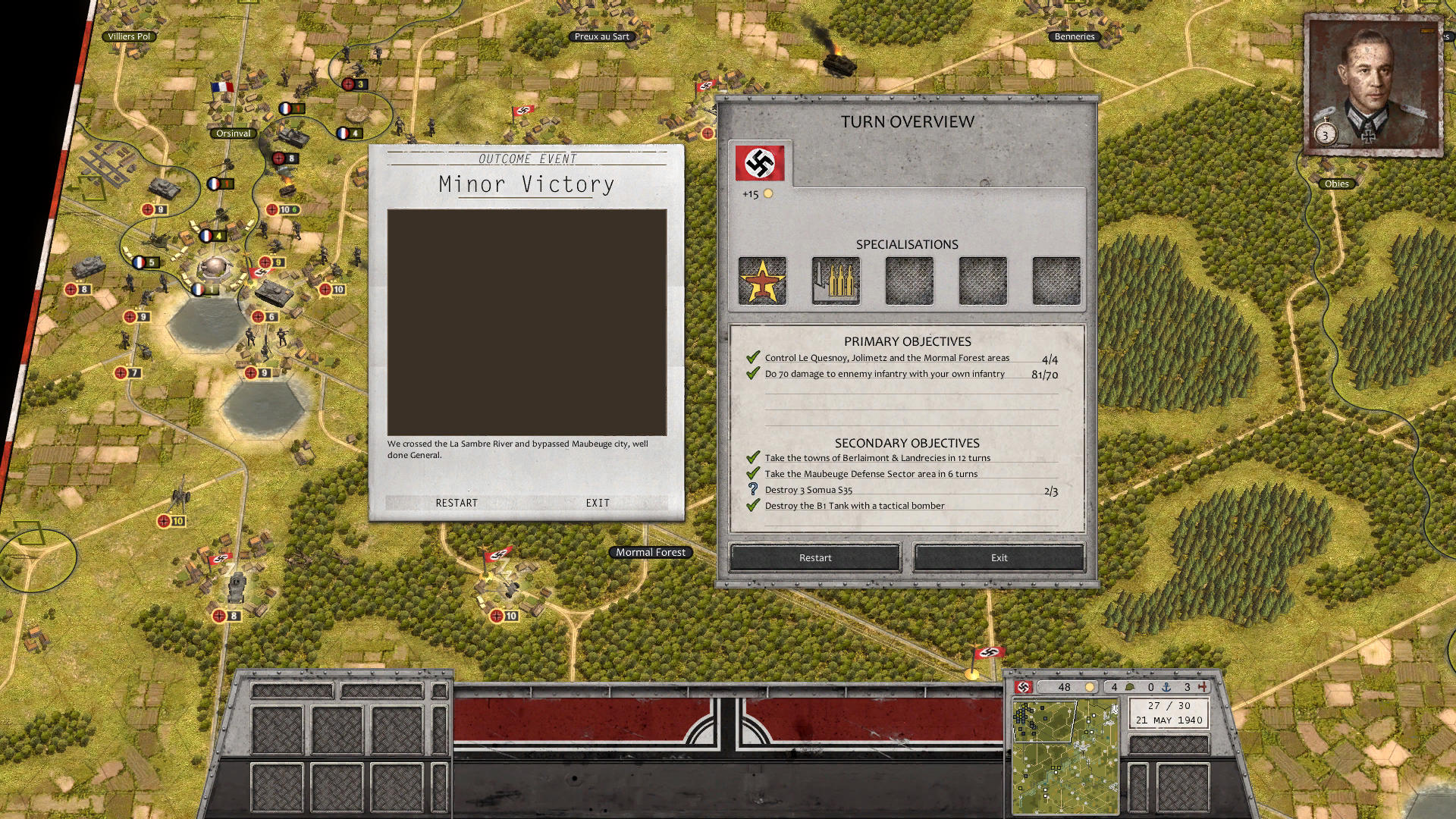Exit from the Turn Overview panel
Viewport: 1456px width, 819px height.
[x=999, y=557]
